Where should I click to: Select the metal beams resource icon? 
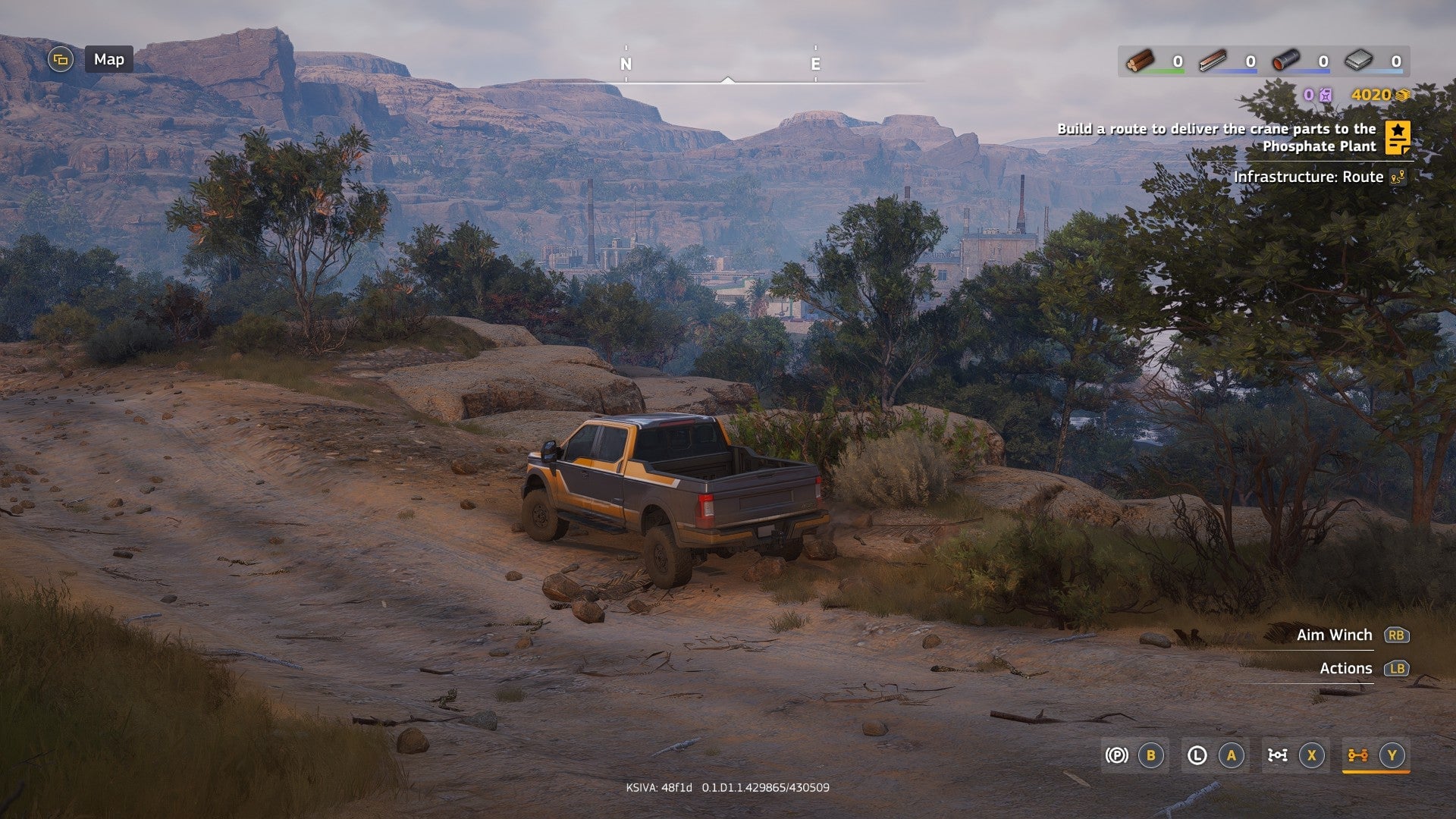click(1213, 61)
